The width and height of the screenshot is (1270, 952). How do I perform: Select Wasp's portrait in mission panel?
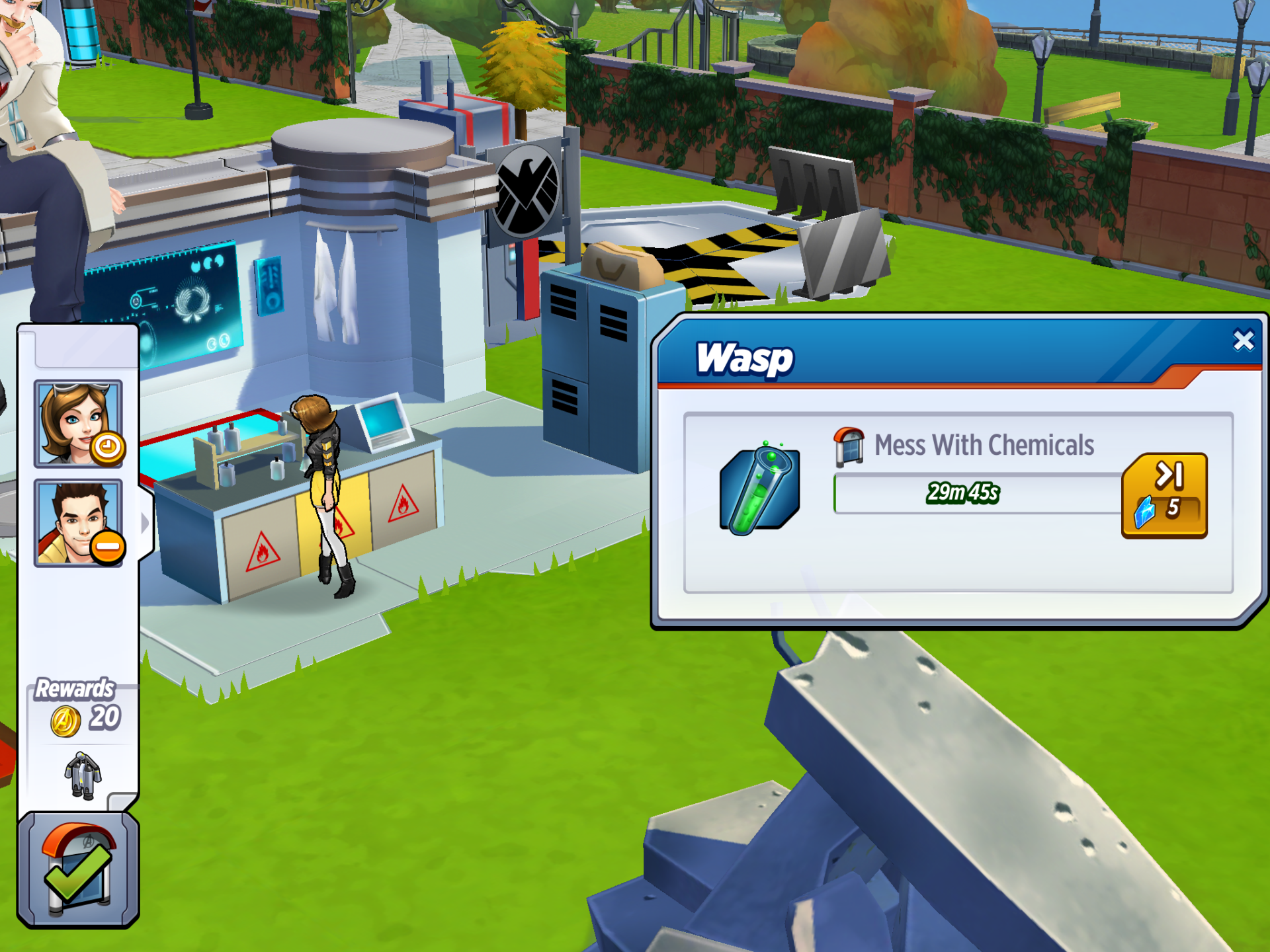tap(78, 424)
